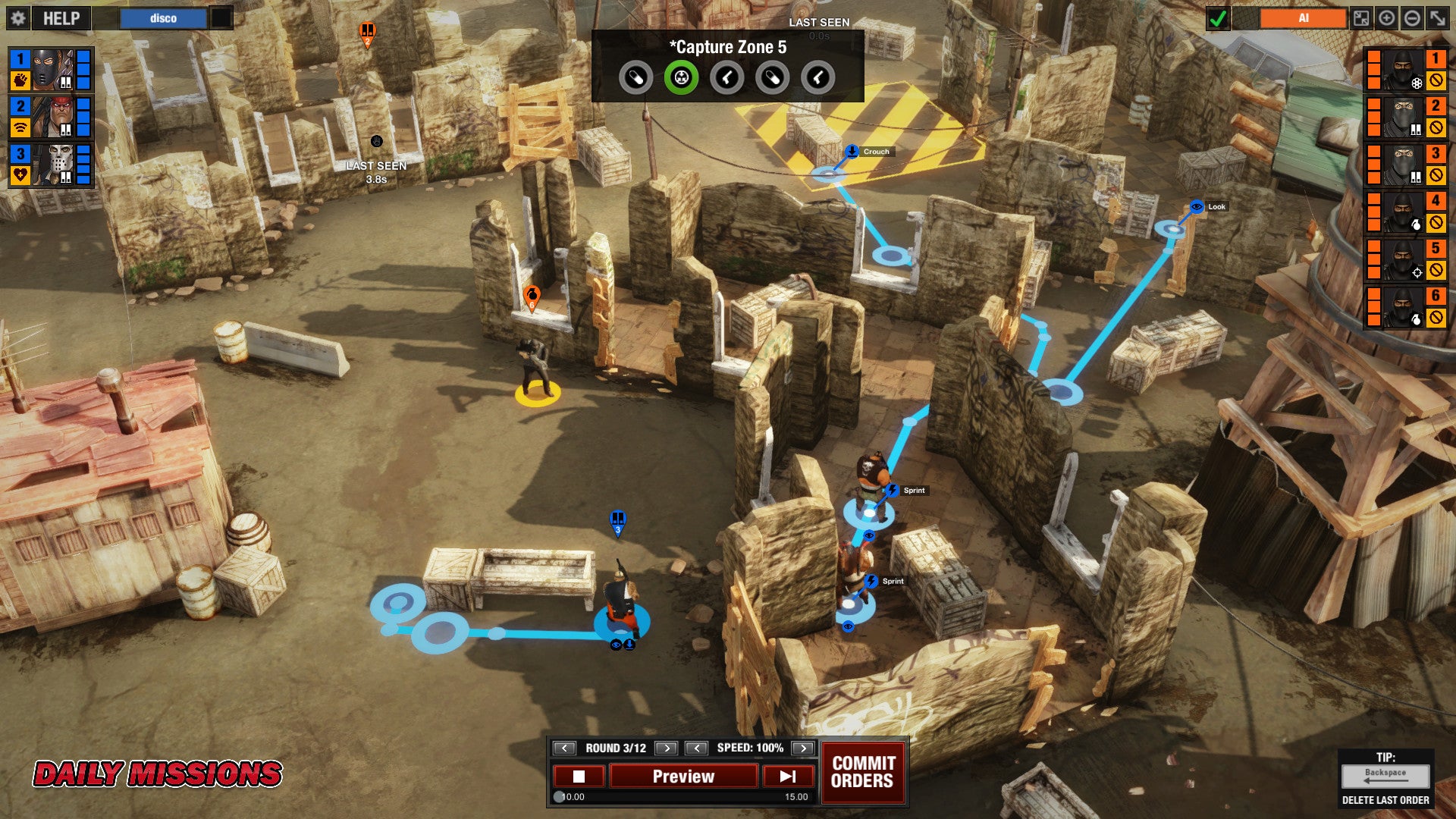Image resolution: width=1456 pixels, height=819 pixels.
Task: Skip preview to the end
Action: coord(788,777)
